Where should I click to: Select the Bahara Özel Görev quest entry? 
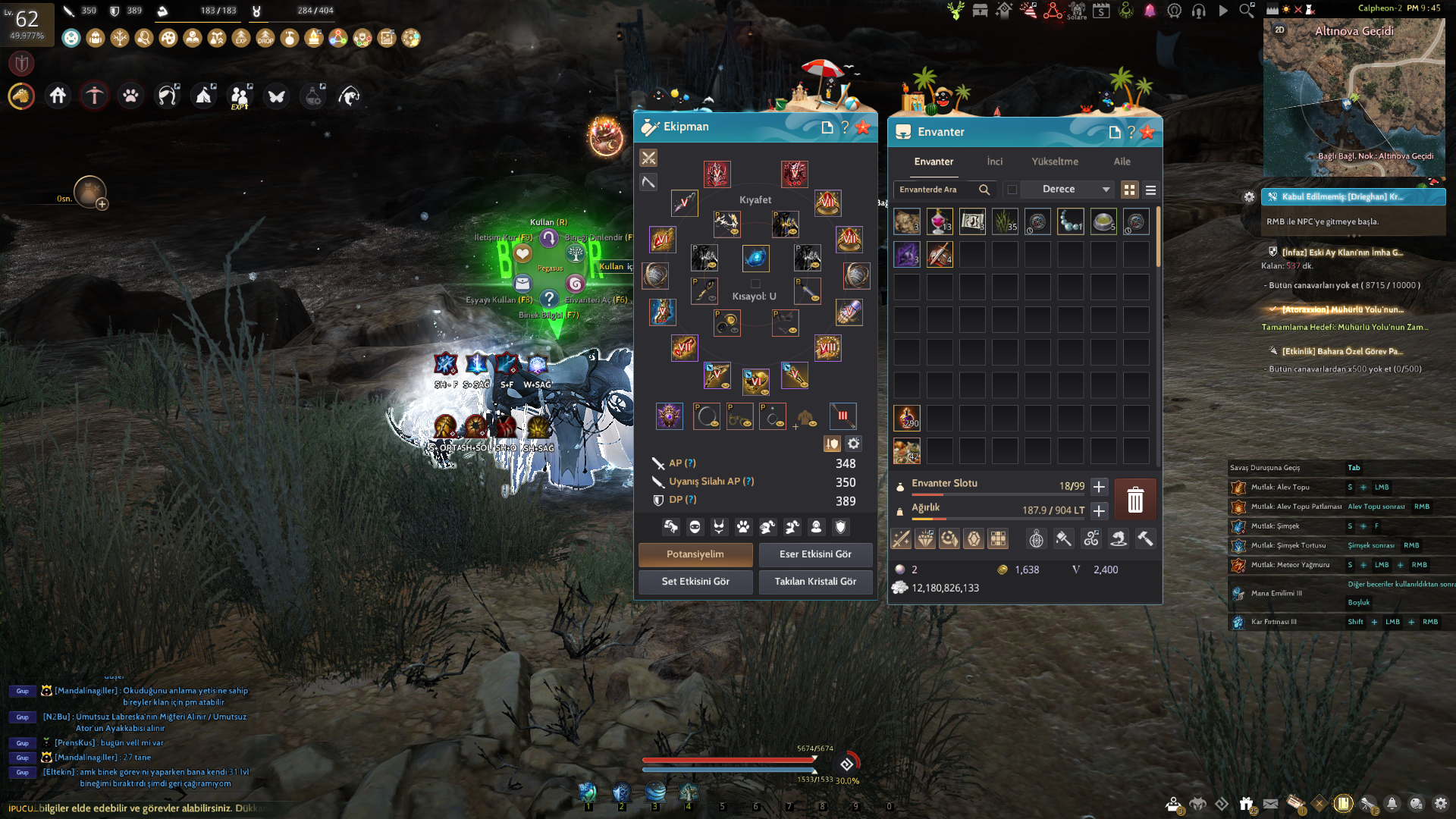pyautogui.click(x=1341, y=352)
